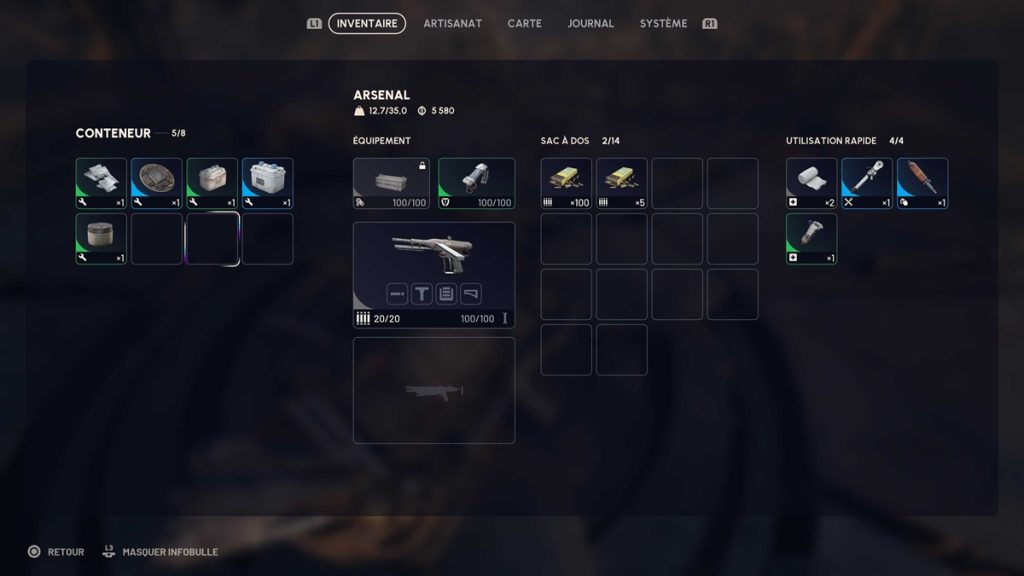Choose the bandage quick-use slot
Image resolution: width=1024 pixels, height=576 pixels.
[811, 183]
